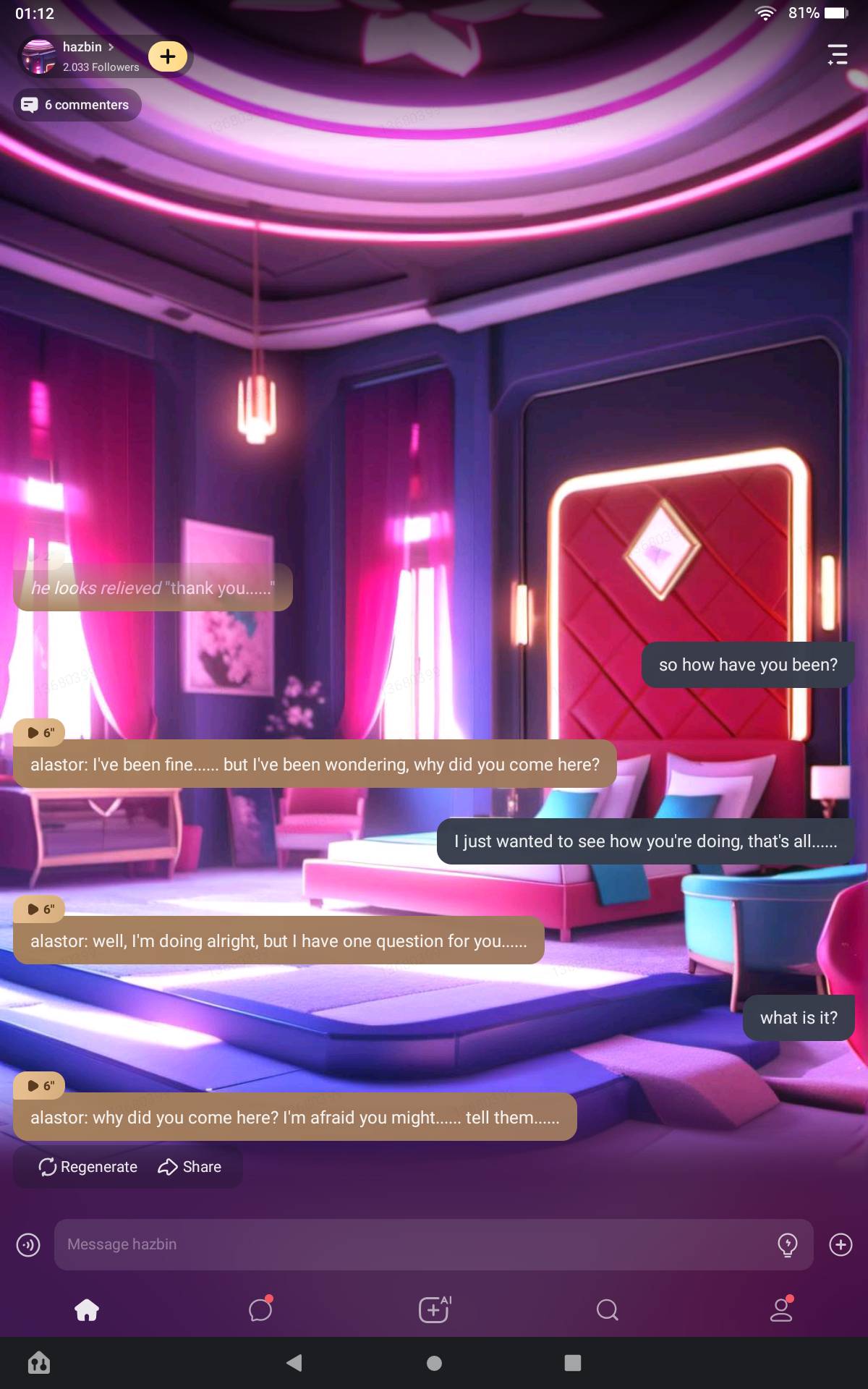The height and width of the screenshot is (1389, 868).
Task: Regenerate the last reply
Action: [88, 1167]
